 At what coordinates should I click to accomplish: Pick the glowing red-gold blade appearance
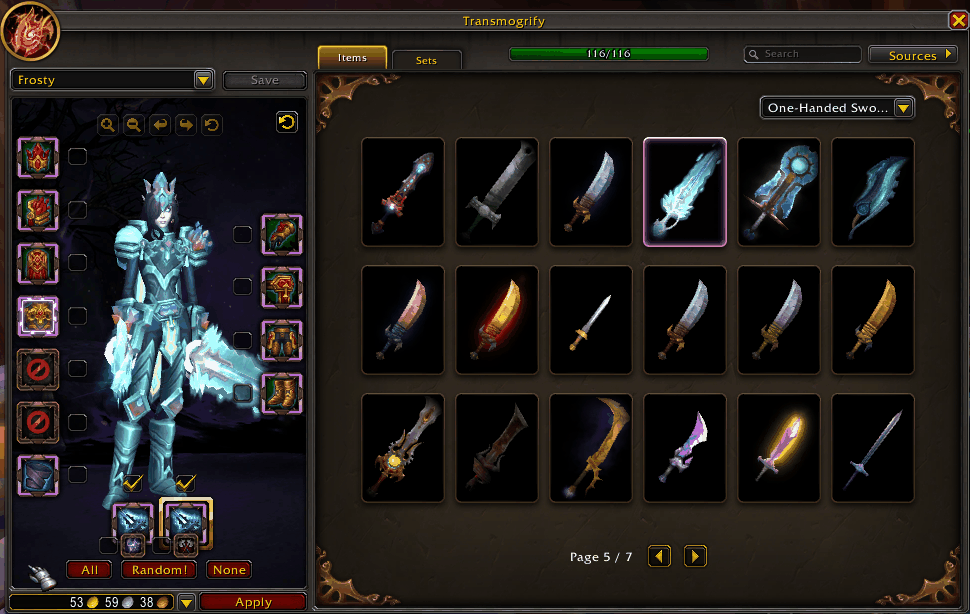pos(497,319)
